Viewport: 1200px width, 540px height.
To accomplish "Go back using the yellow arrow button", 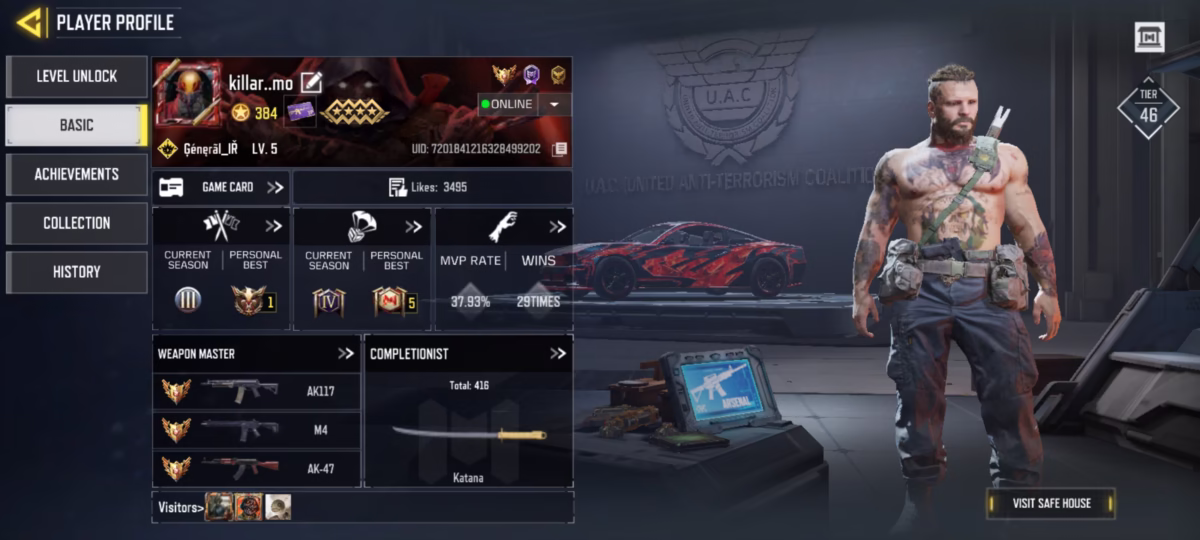I will [30, 22].
